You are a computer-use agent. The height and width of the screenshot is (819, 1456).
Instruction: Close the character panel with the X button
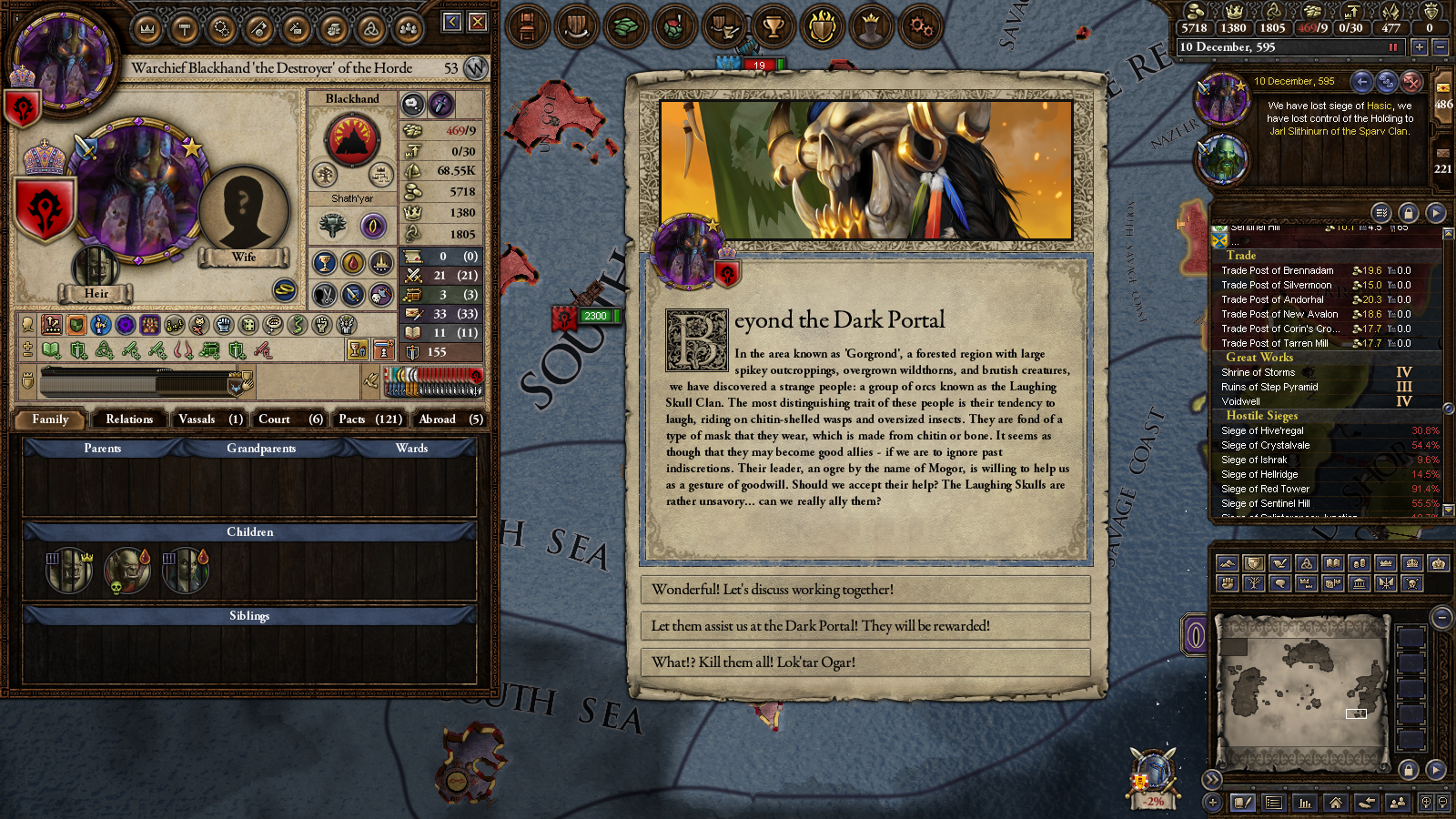(478, 22)
